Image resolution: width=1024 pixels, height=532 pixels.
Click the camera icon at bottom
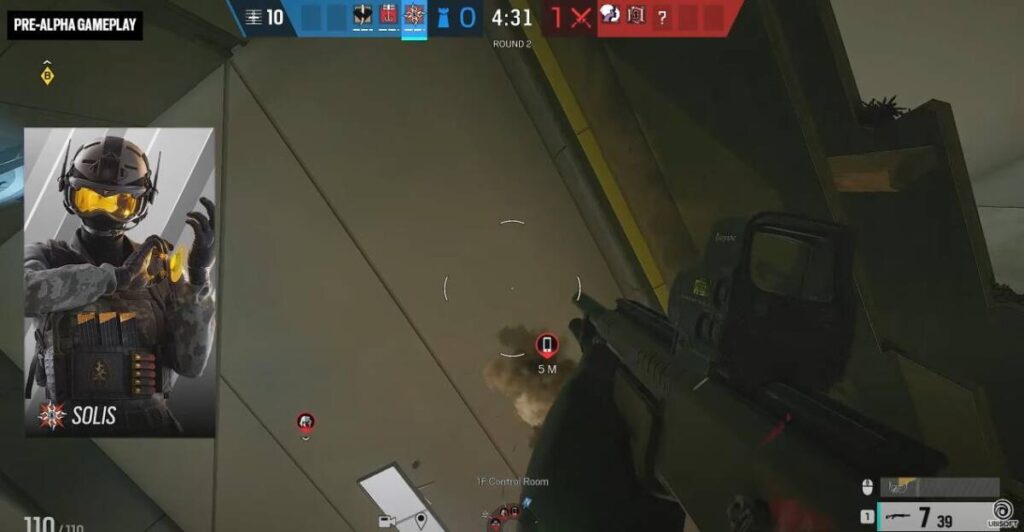[x=386, y=521]
